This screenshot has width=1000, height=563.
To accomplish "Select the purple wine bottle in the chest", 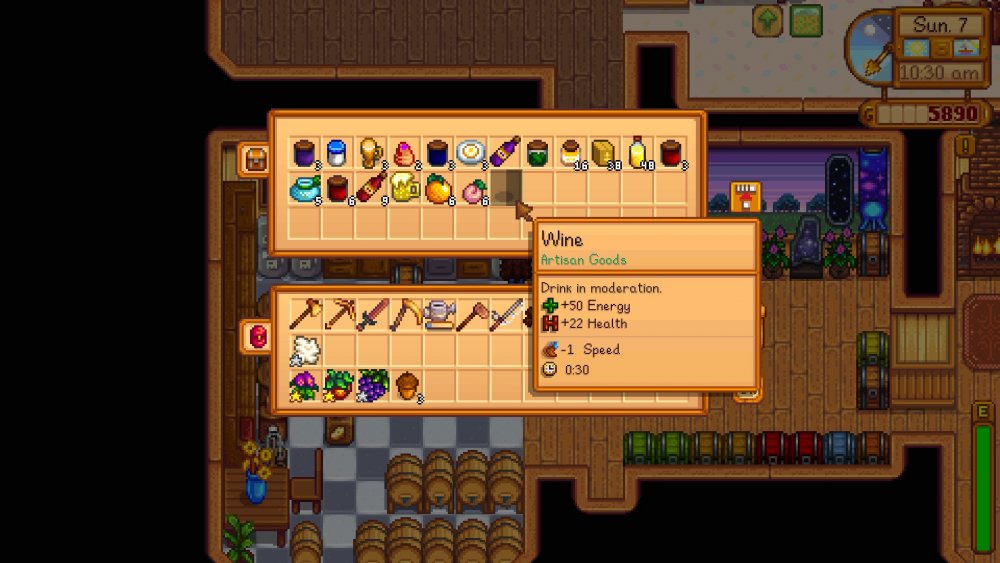I will click(x=505, y=152).
